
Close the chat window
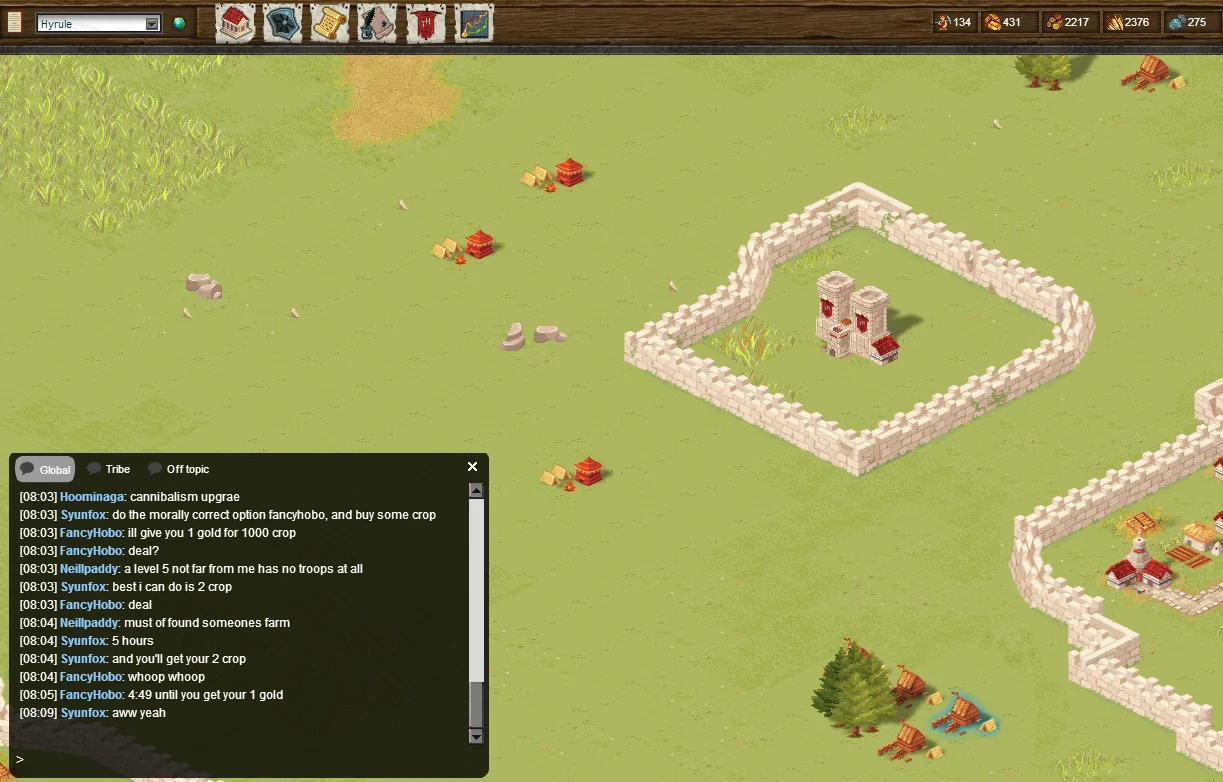pos(472,467)
